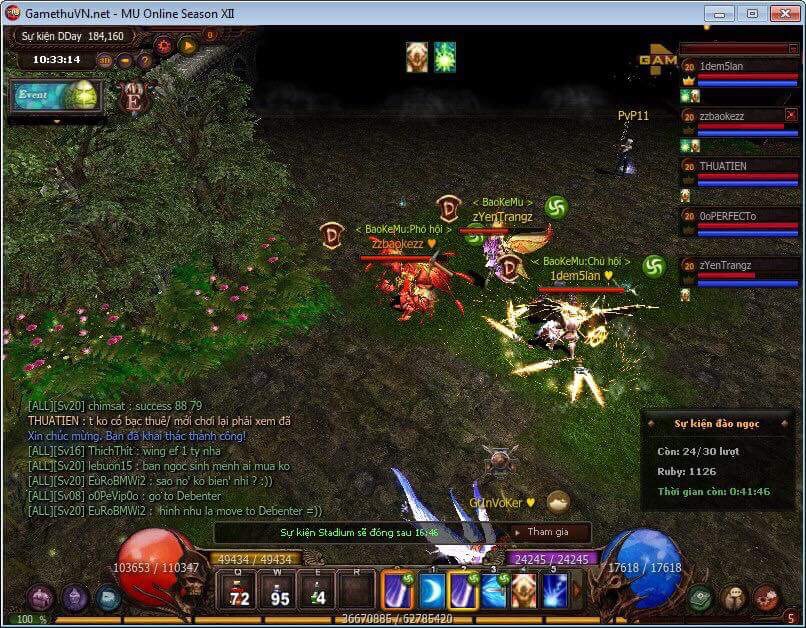Use the W potion slot with 95
The width and height of the screenshot is (806, 628).
[279, 590]
